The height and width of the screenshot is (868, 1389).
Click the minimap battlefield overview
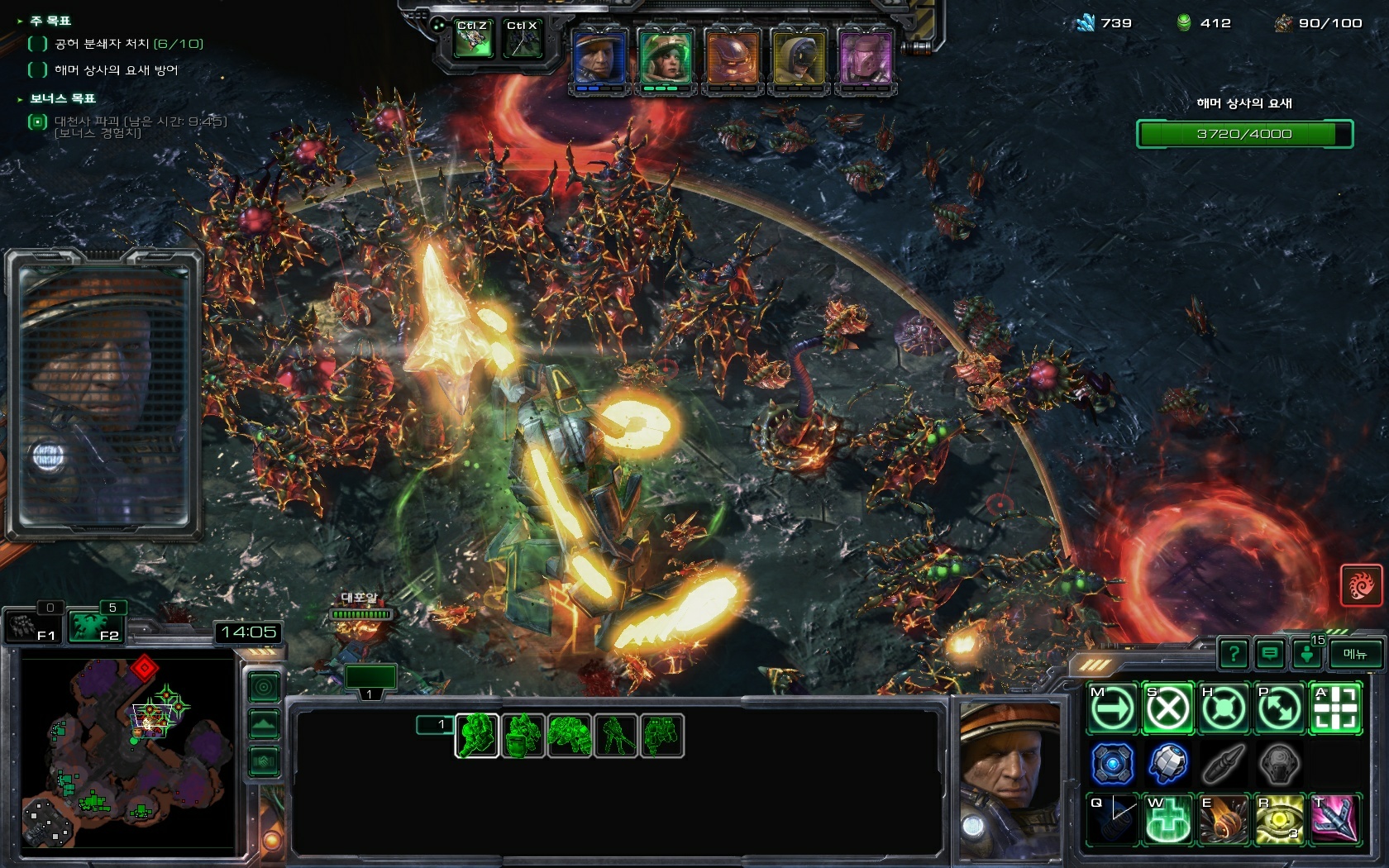point(128,752)
